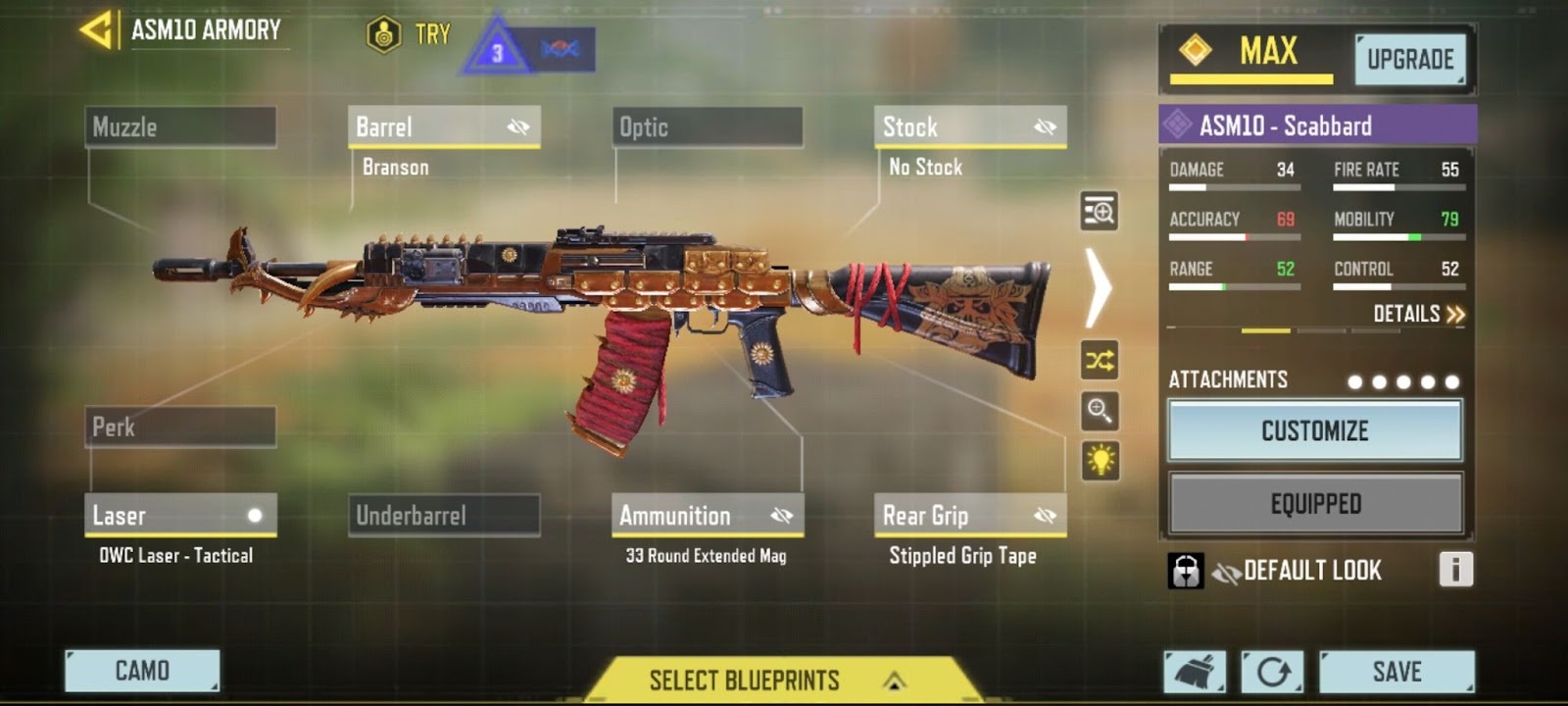Expand the stat DETAILS
Screen dimensions: 1568x706
1418,314
